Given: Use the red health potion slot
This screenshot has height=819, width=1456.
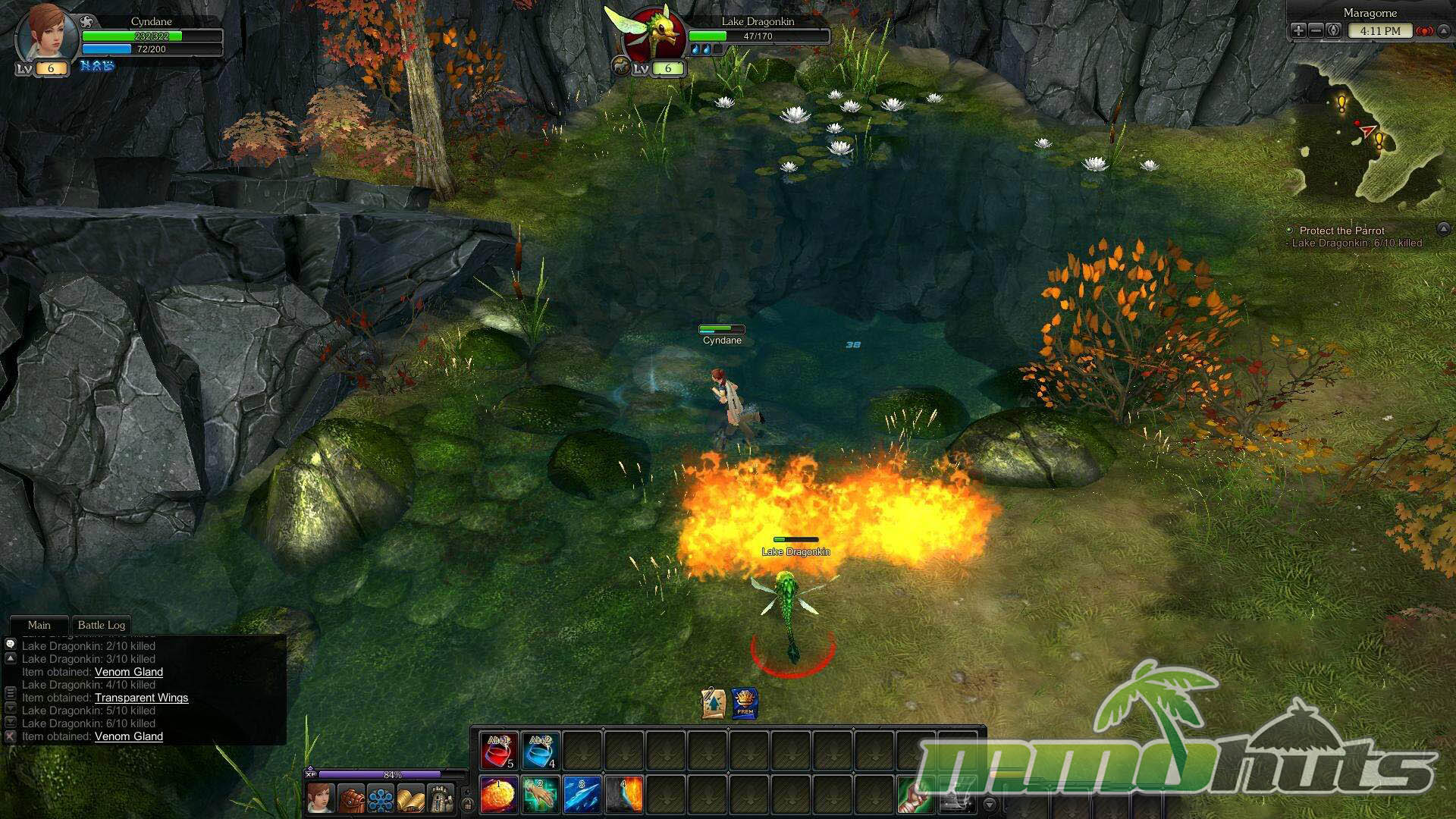Looking at the screenshot, I should tap(500, 750).
